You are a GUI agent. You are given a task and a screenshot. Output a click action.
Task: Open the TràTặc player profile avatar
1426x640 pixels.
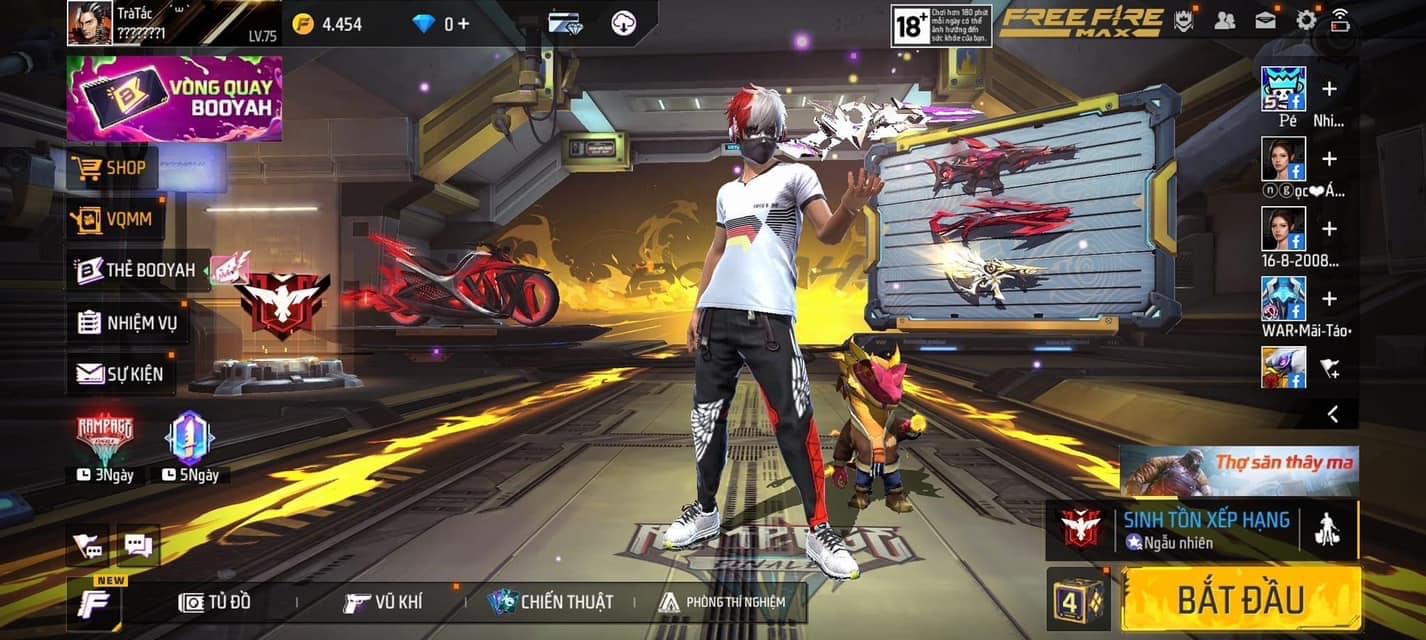90,23
